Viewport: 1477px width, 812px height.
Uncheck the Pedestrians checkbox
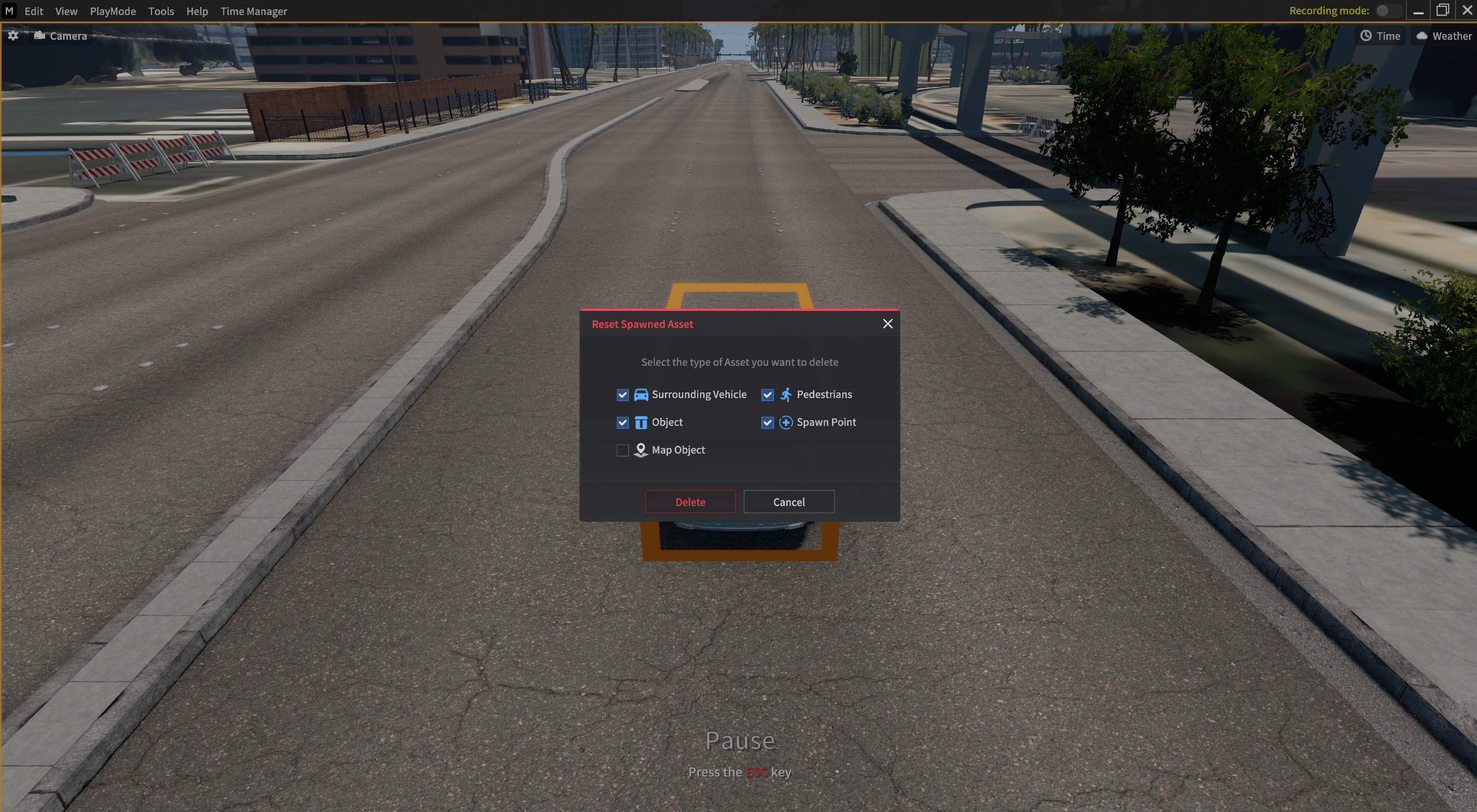[767, 395]
